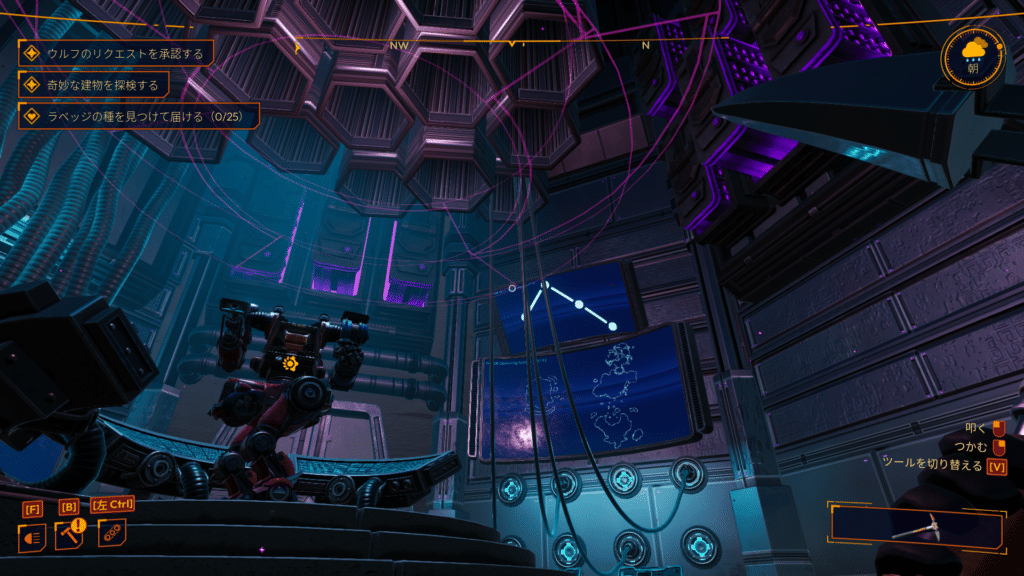Select the equipped pickaxe tool slot

pyautogui.click(x=916, y=527)
